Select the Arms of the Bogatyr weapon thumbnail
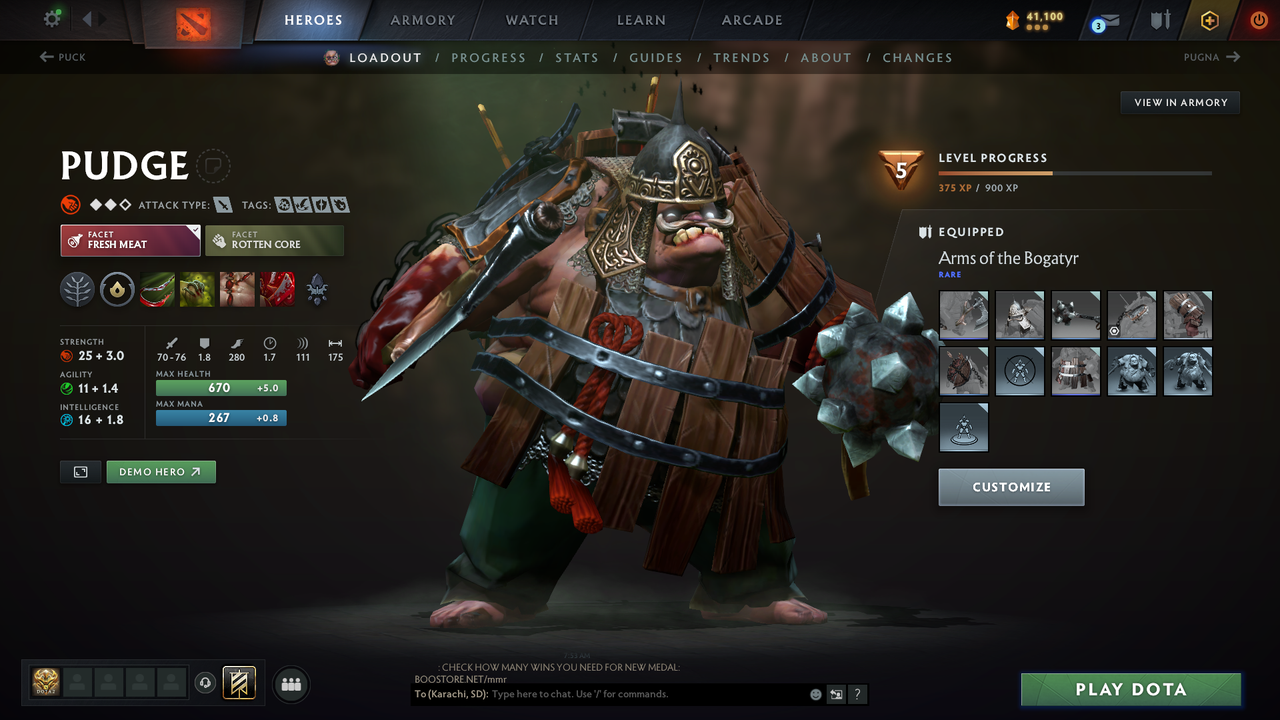The width and height of the screenshot is (1280, 720). [x=963, y=315]
